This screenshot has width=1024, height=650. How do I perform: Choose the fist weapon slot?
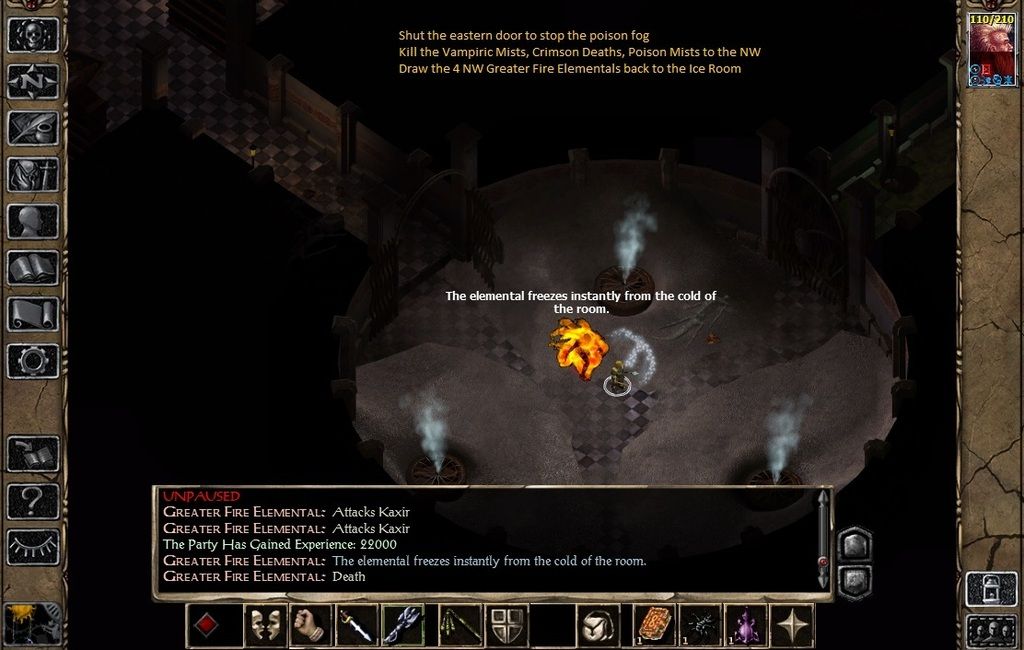coord(310,625)
